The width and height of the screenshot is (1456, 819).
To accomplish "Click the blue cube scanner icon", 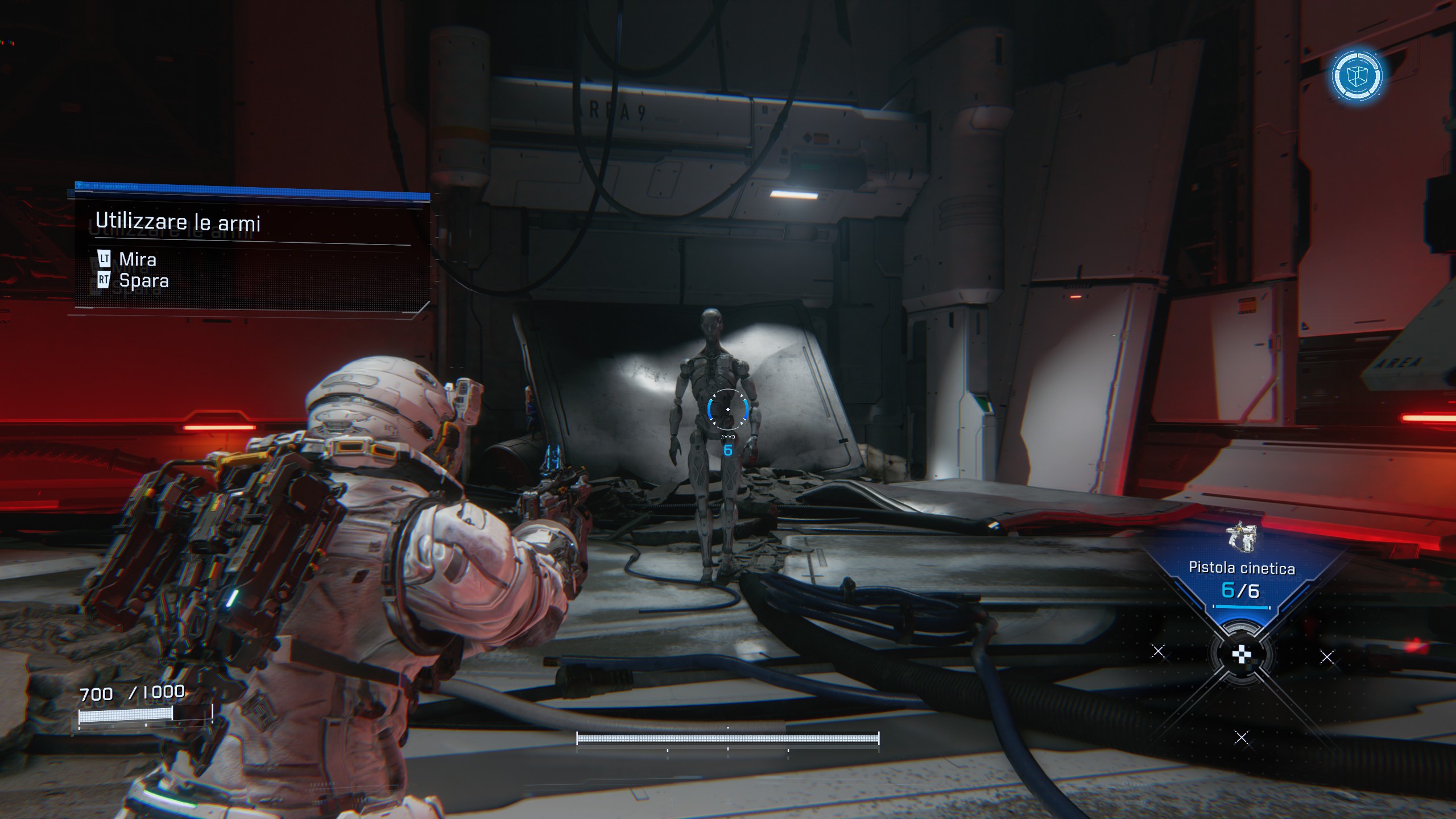I will tap(1356, 76).
